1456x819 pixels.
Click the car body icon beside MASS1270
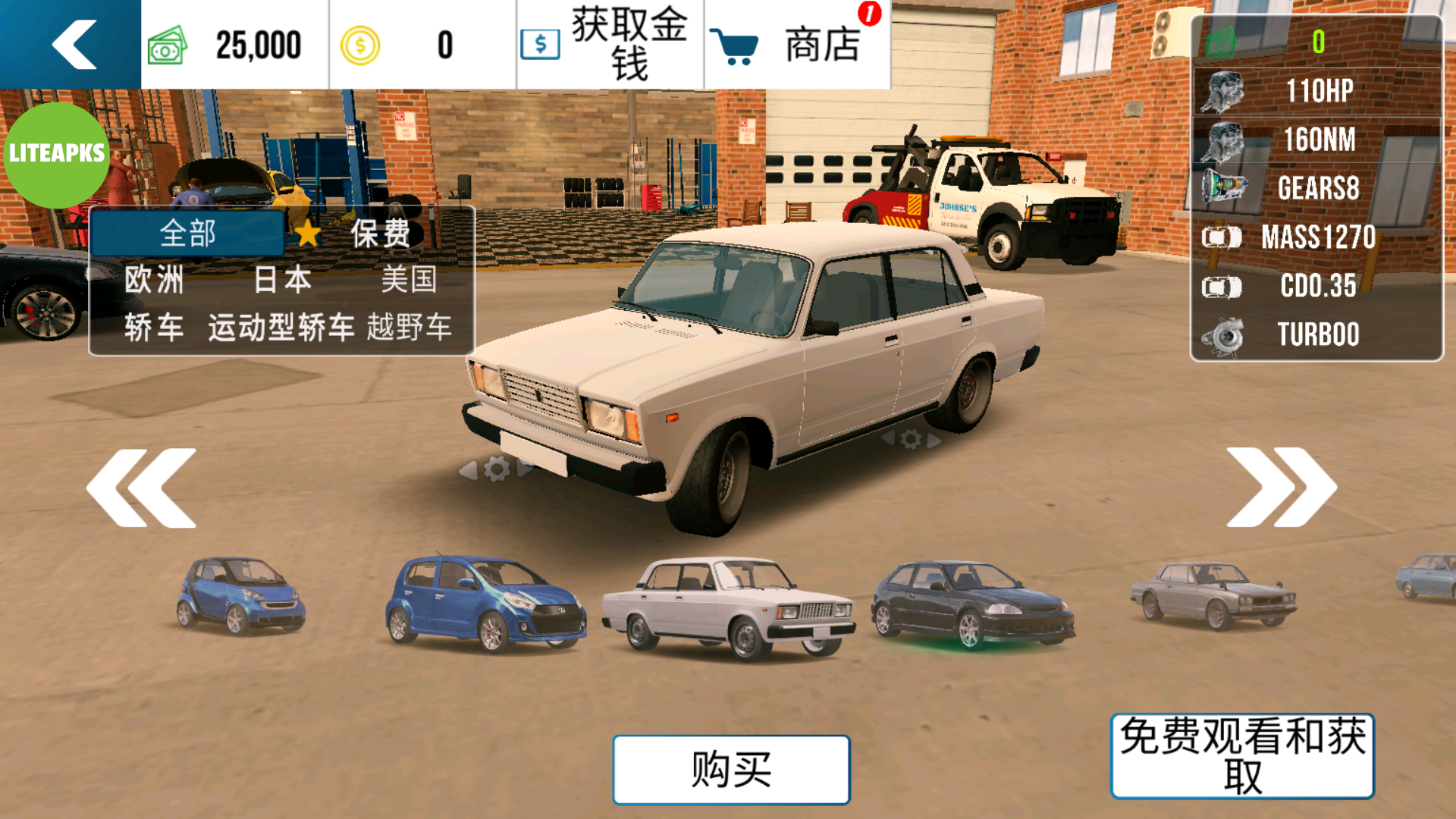tap(1223, 237)
